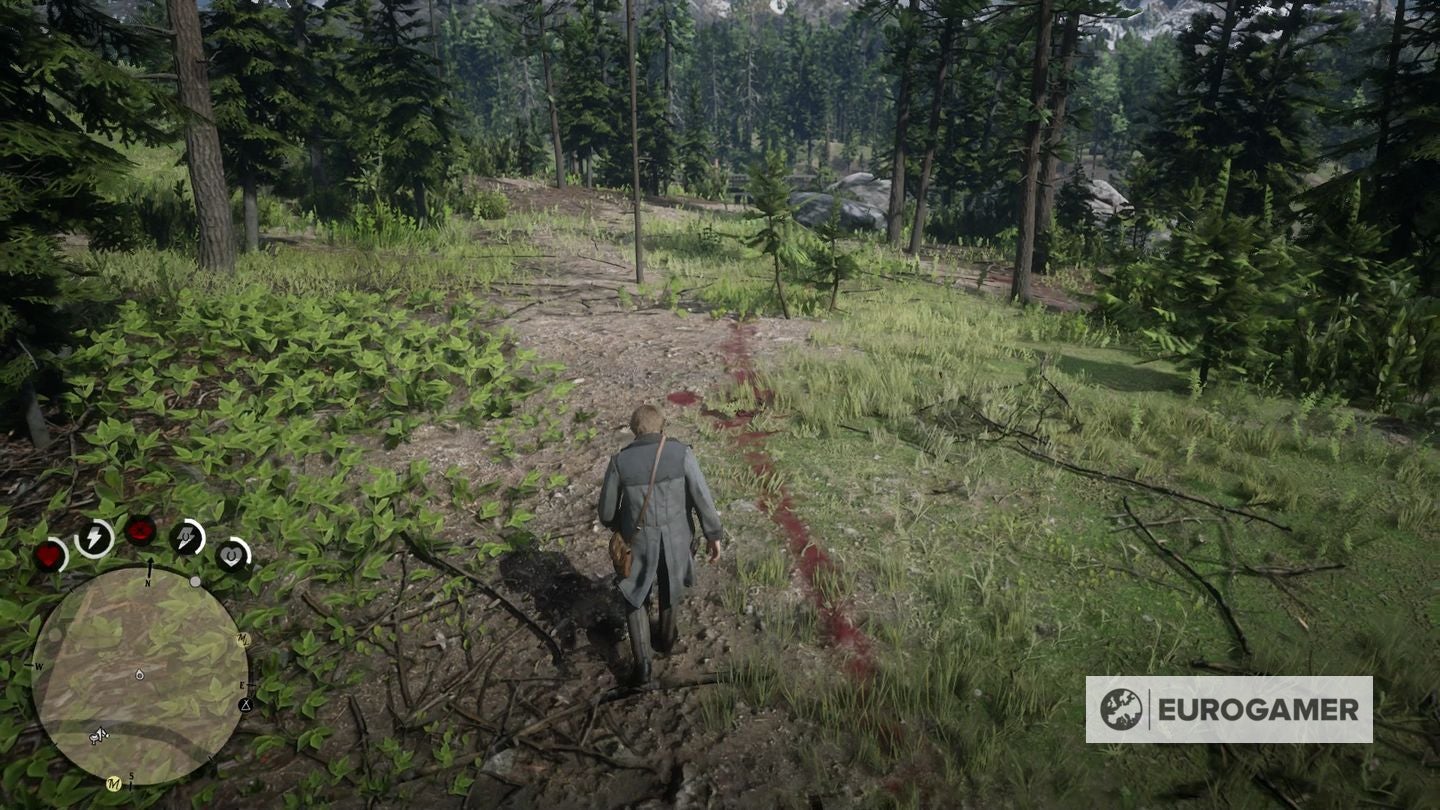Click the red Dead Eye core icon

141,529
